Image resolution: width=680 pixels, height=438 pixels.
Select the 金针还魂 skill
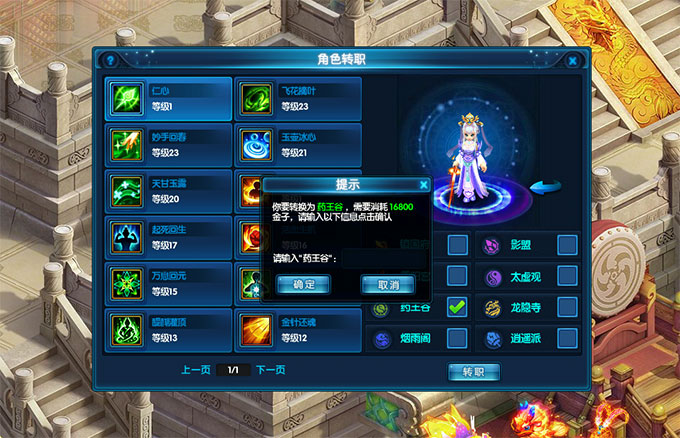tap(297, 329)
